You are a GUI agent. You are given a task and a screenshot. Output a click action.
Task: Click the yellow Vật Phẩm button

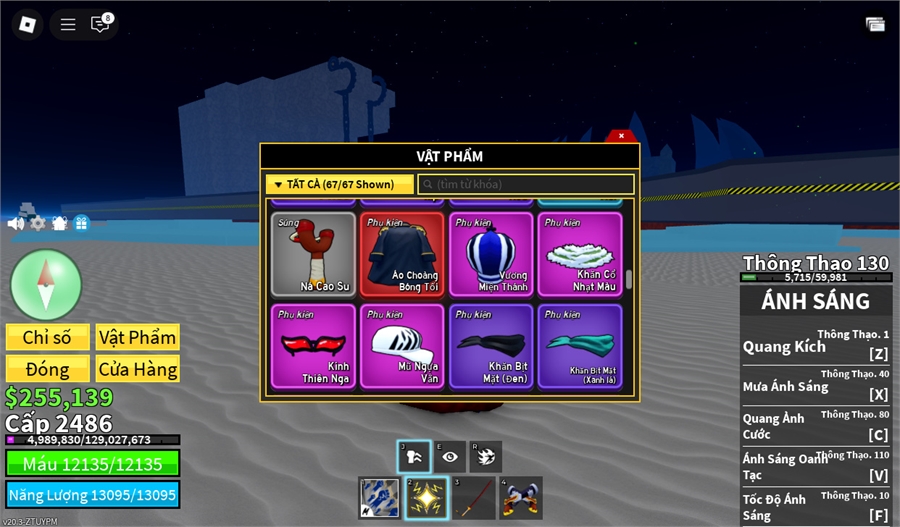click(138, 337)
